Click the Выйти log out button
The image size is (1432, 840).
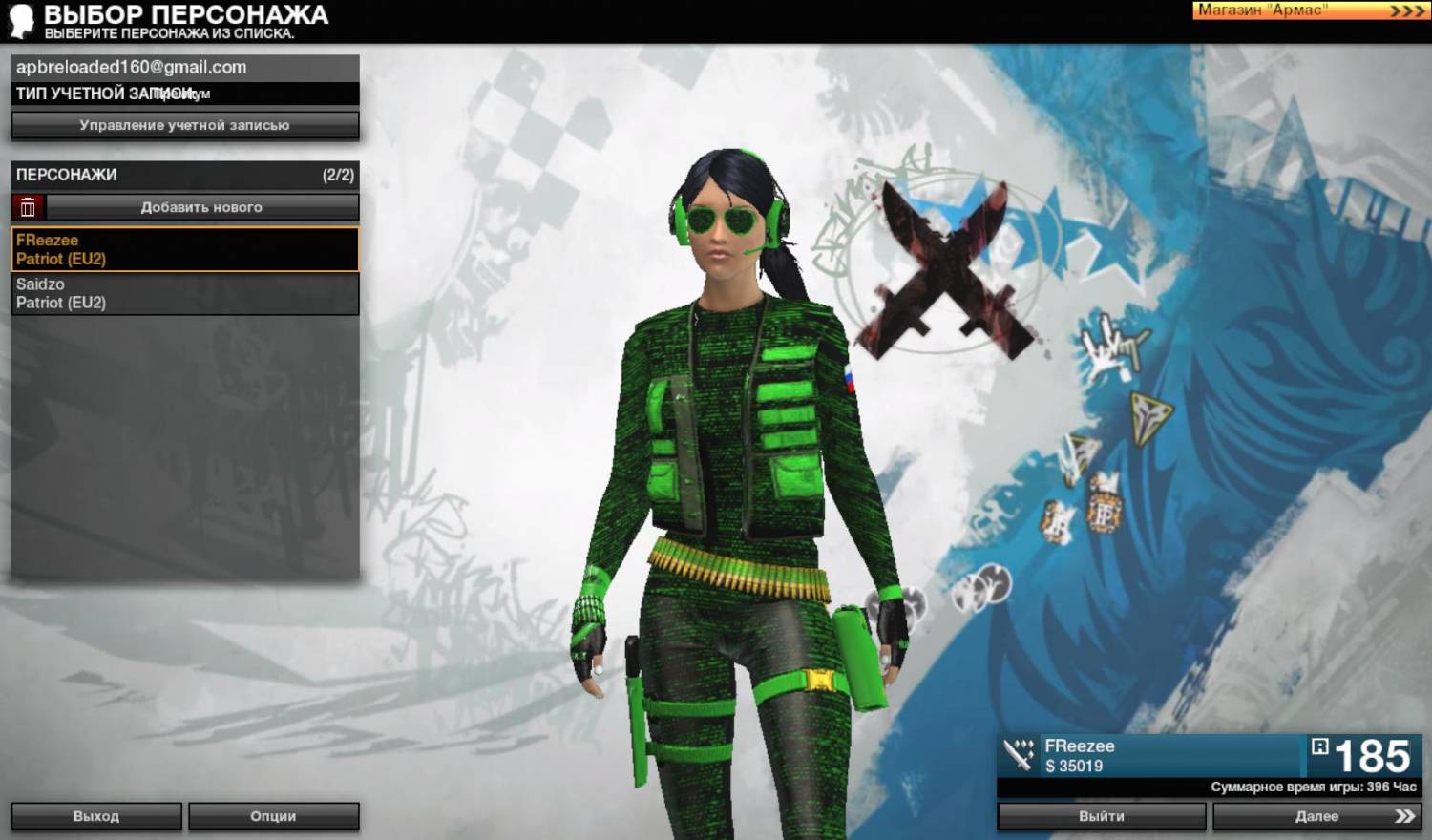click(1102, 816)
